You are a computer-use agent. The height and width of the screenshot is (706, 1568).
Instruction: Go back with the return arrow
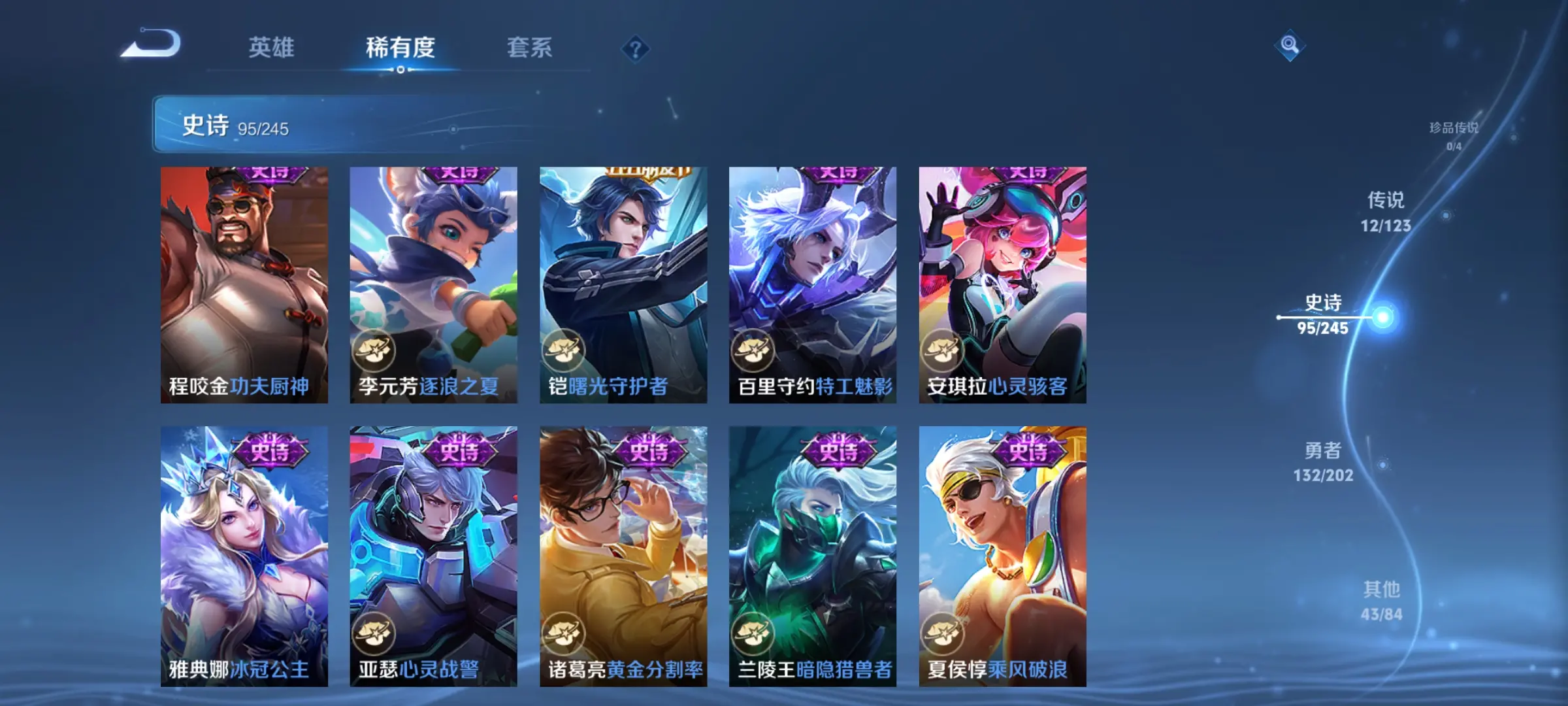pyautogui.click(x=152, y=45)
